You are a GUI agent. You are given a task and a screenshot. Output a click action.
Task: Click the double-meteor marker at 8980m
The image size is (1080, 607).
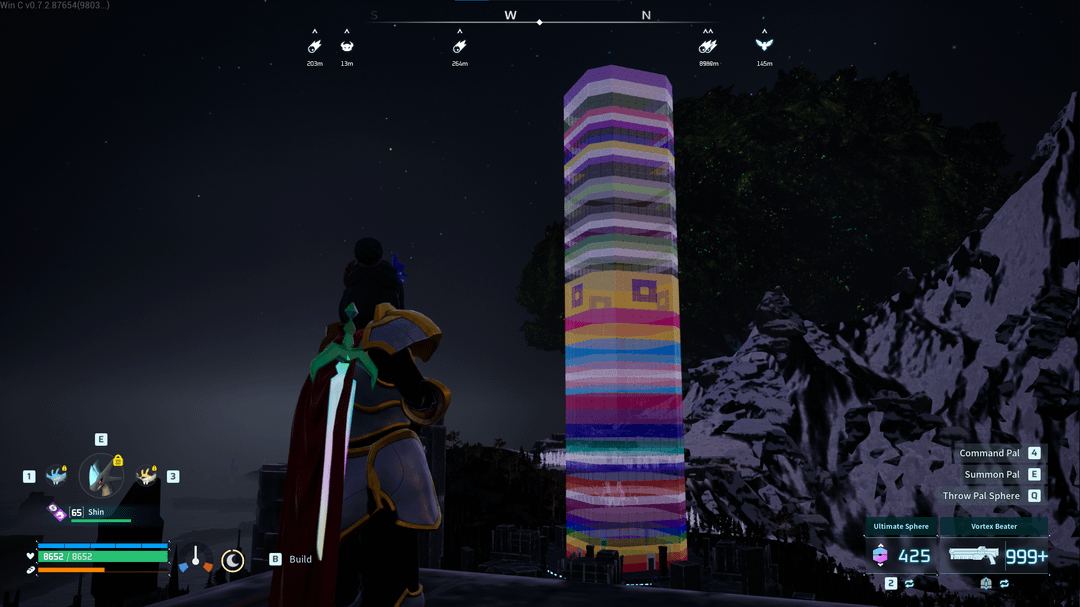click(708, 45)
